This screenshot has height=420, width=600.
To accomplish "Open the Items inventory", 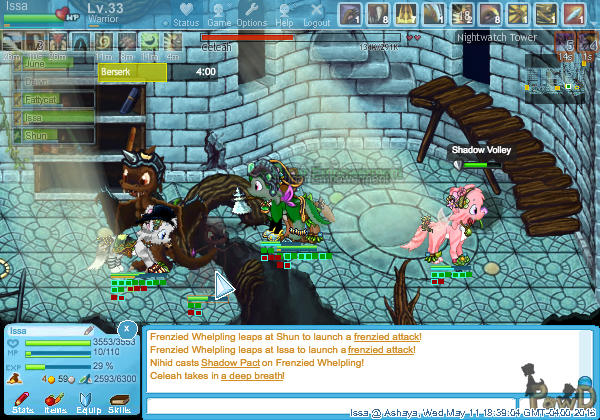I will [54, 402].
